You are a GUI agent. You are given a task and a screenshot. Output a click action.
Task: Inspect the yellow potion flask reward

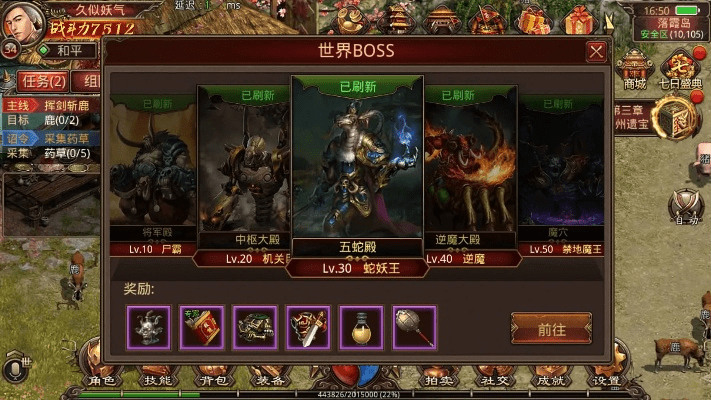click(361, 327)
